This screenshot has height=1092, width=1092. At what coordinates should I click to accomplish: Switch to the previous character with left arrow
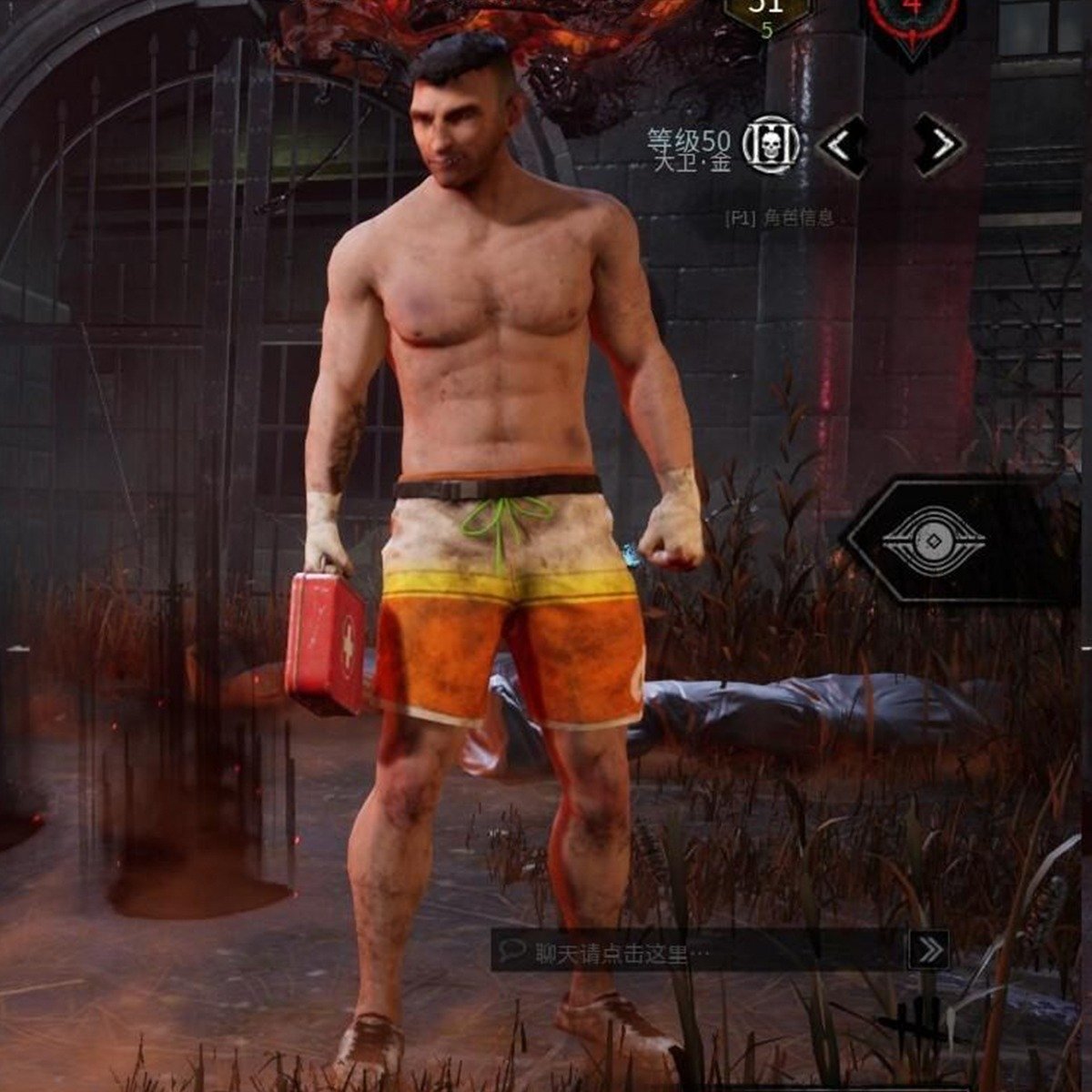tap(843, 145)
